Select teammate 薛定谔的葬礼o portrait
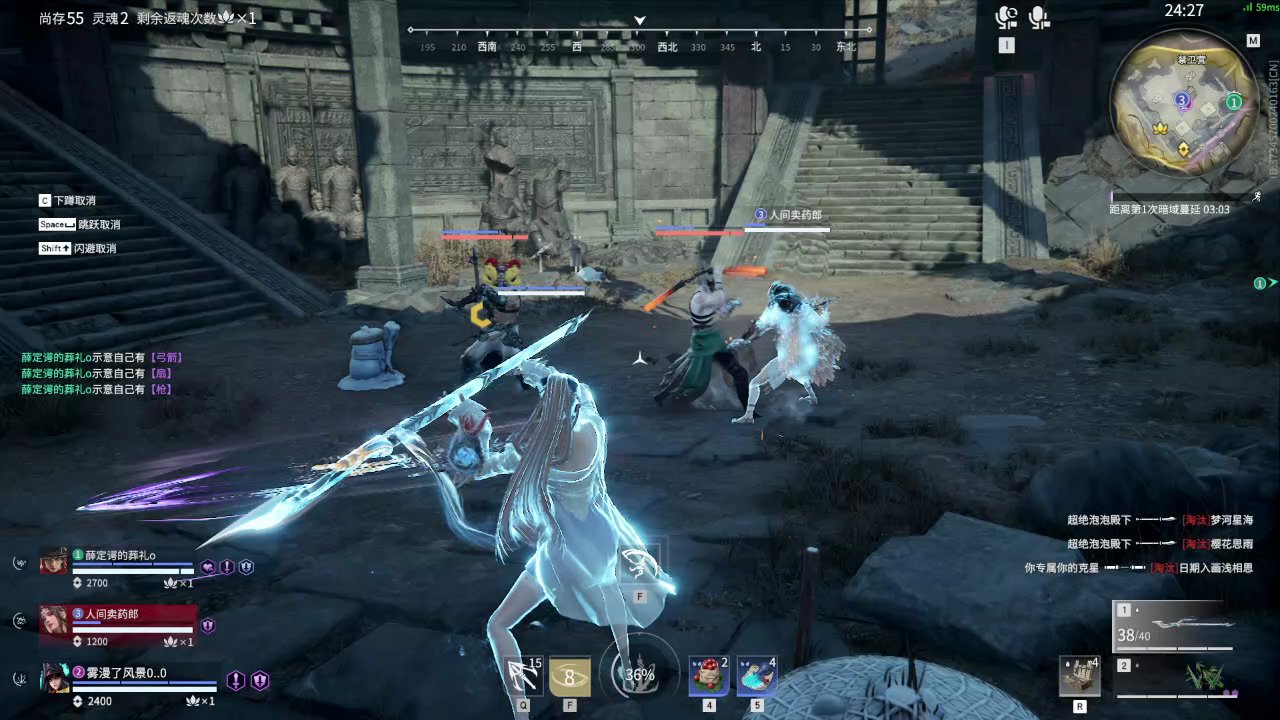This screenshot has width=1280, height=720. 54,562
